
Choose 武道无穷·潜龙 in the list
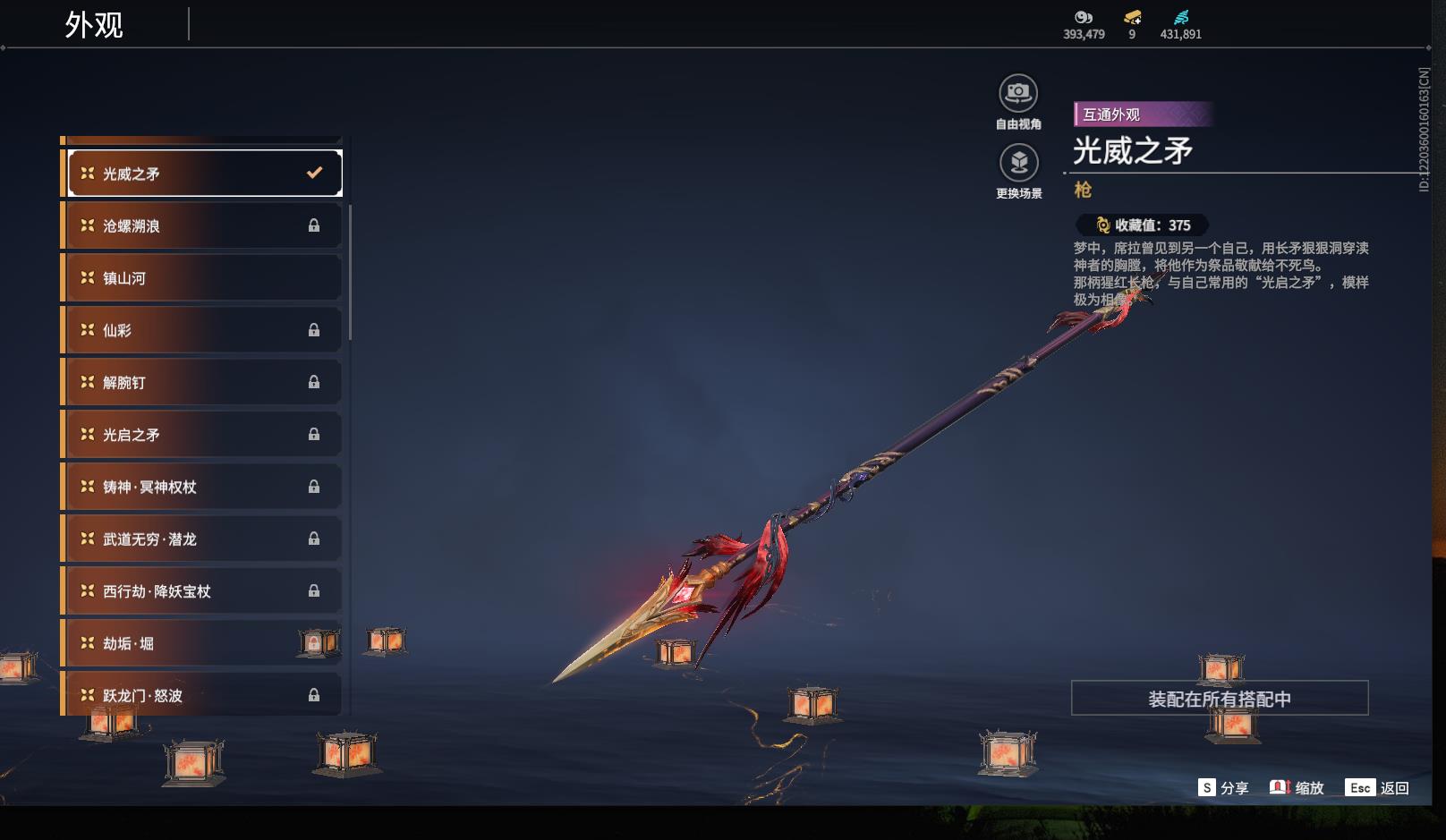coord(204,539)
